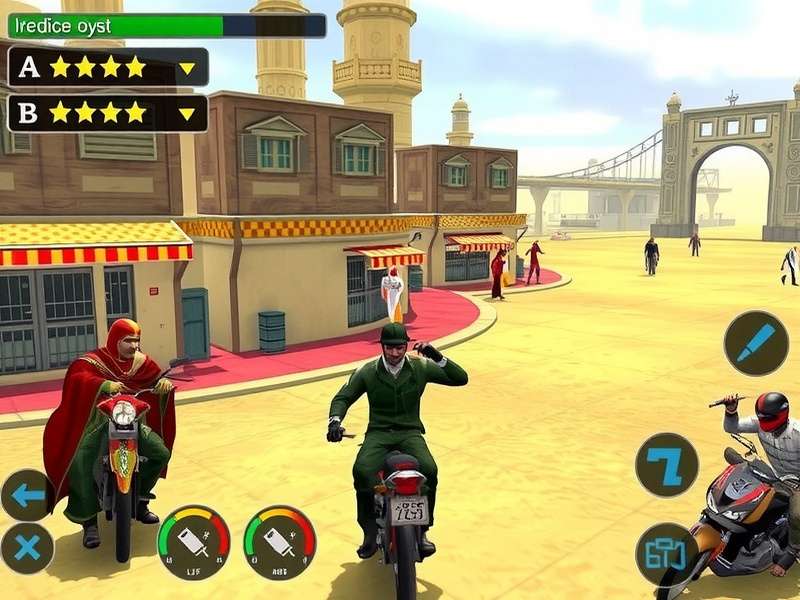Tap the blue boxy outline icon button
The width and height of the screenshot is (800, 600).
(666, 553)
